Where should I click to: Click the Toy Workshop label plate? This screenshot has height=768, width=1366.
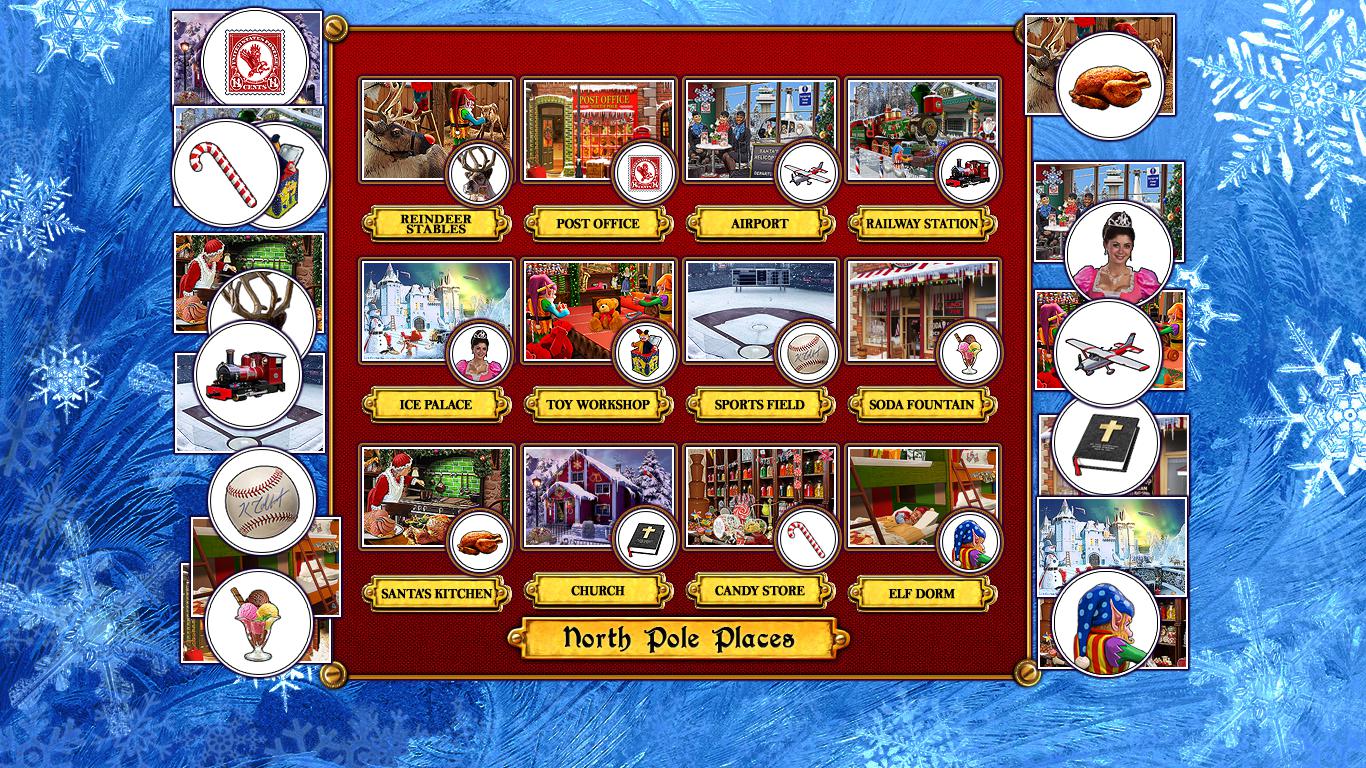click(x=597, y=405)
